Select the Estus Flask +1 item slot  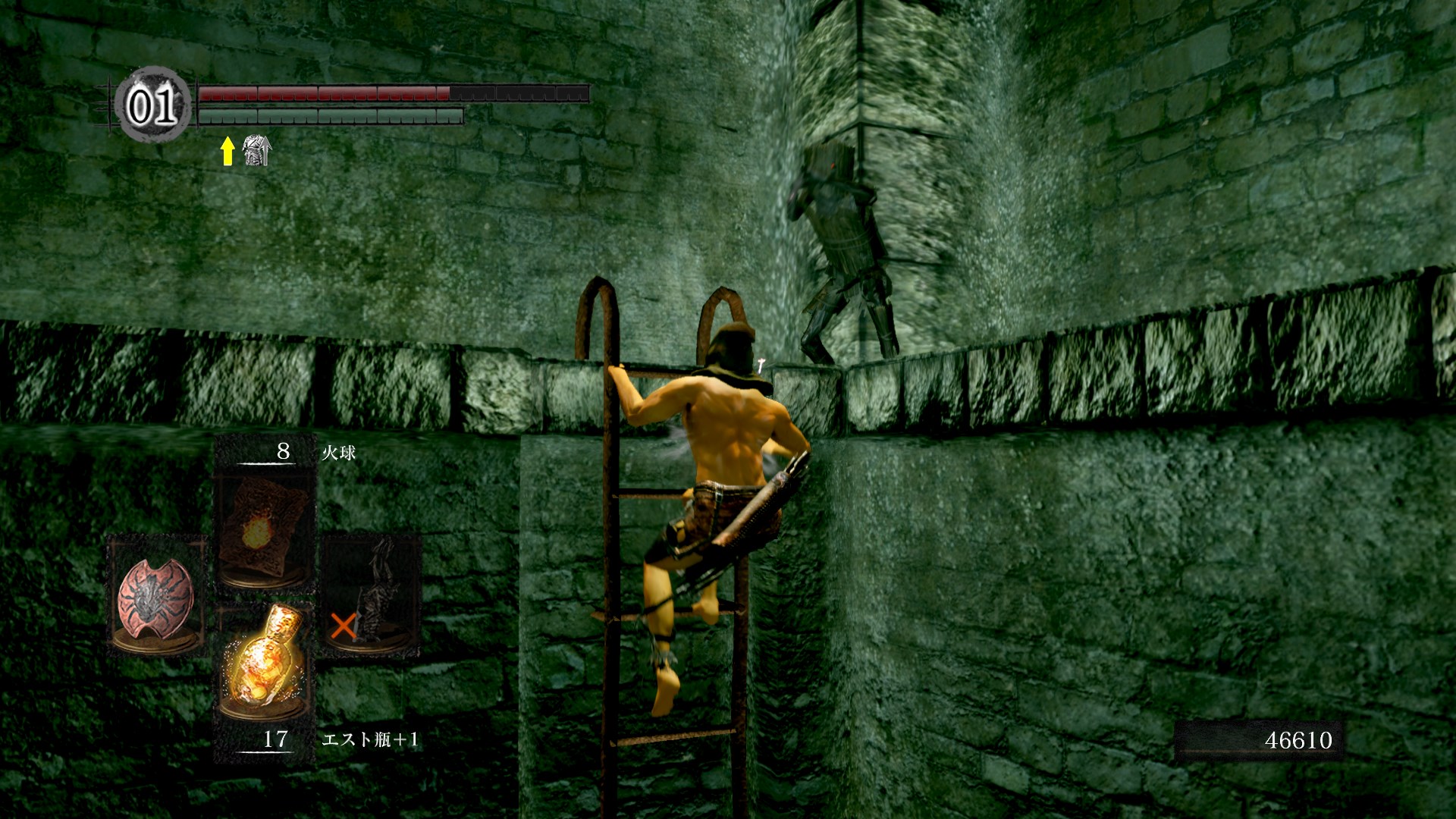[x=264, y=664]
